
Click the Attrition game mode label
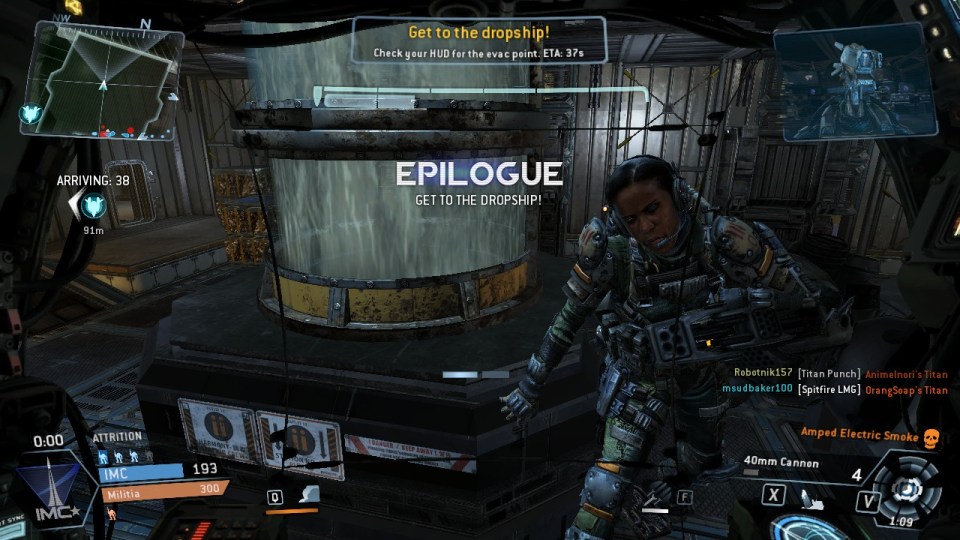point(117,437)
